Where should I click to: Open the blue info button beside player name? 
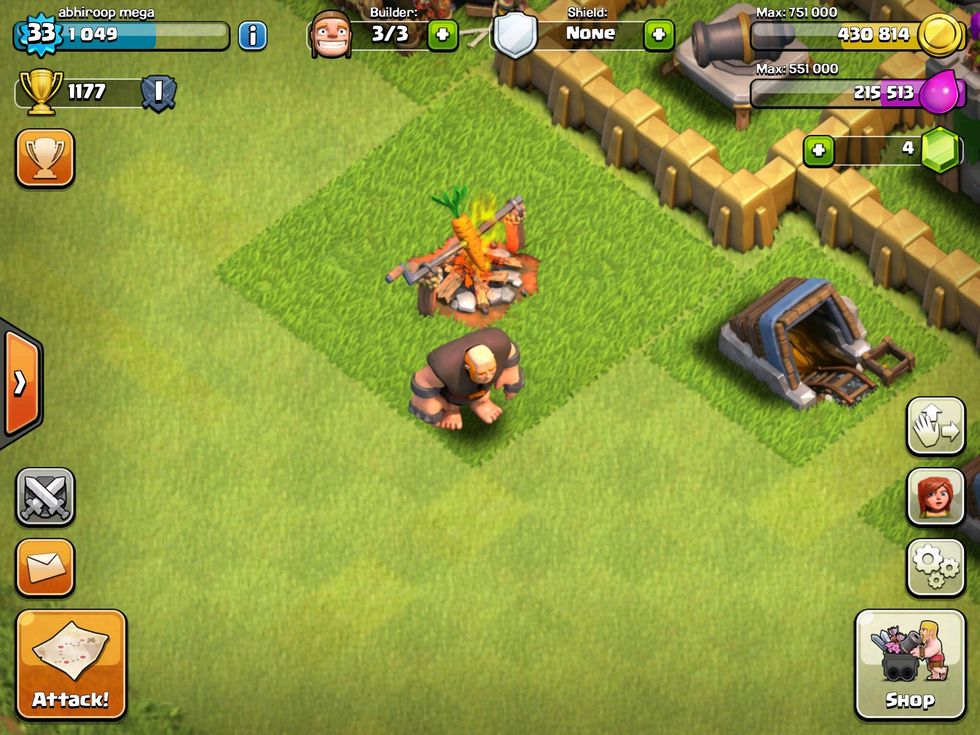252,36
